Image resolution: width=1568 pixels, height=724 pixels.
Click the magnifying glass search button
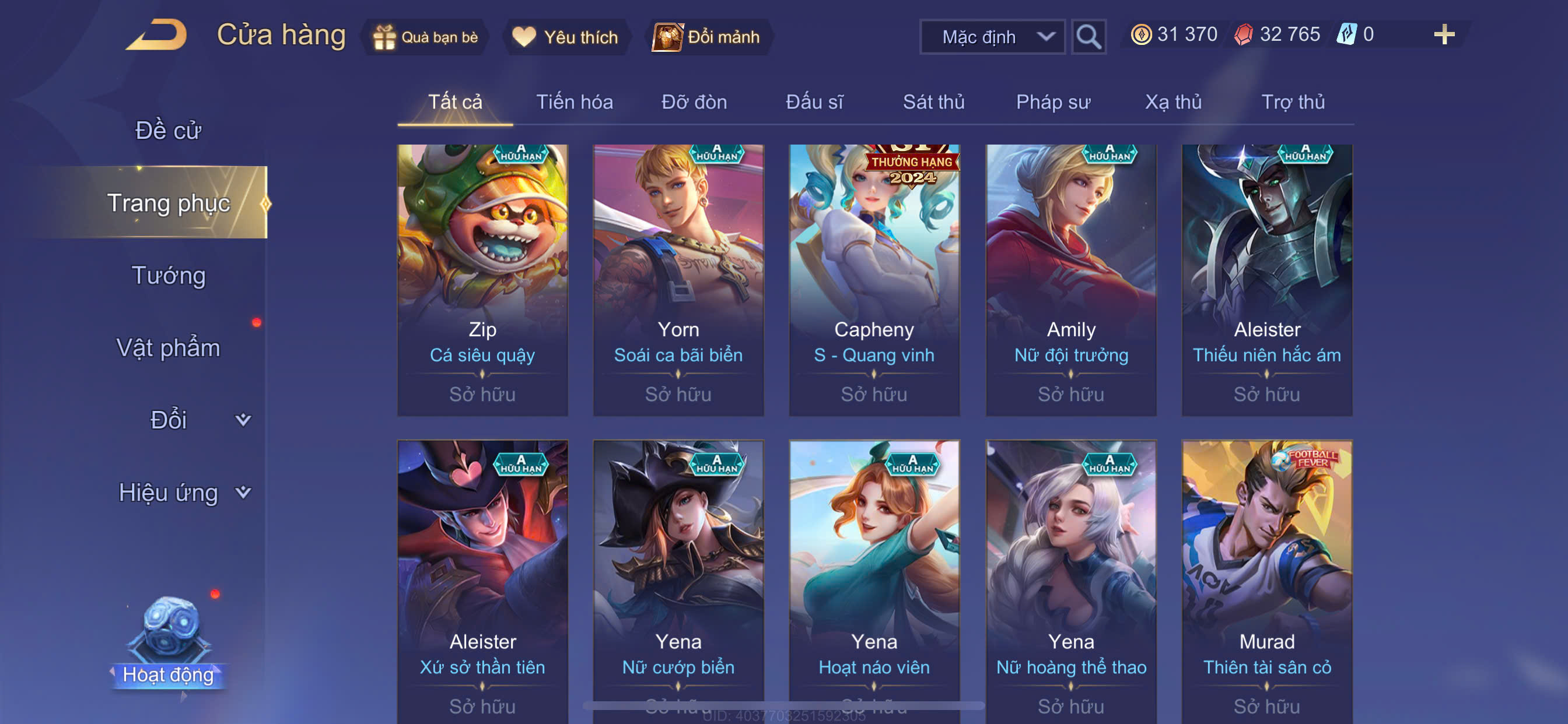tap(1088, 37)
